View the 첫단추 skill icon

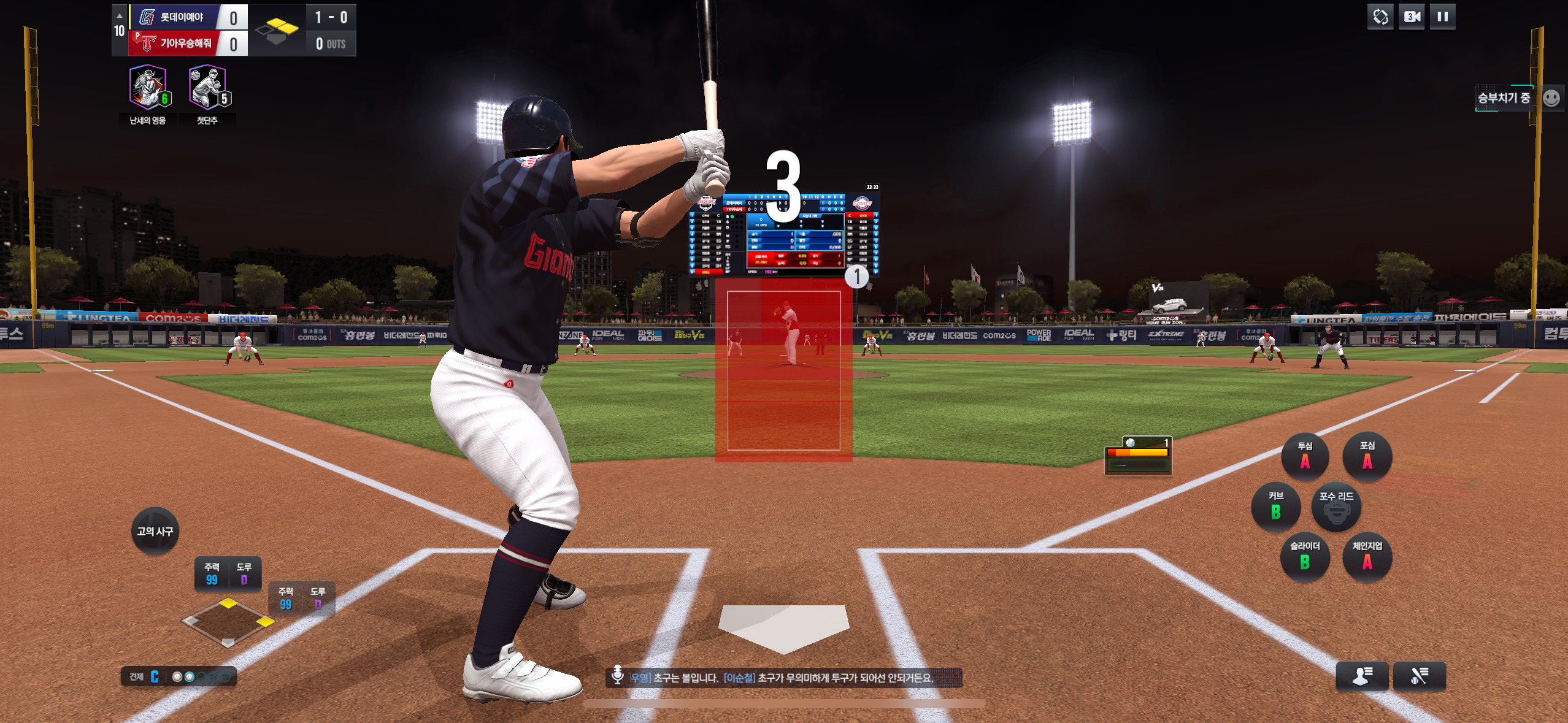tap(207, 87)
